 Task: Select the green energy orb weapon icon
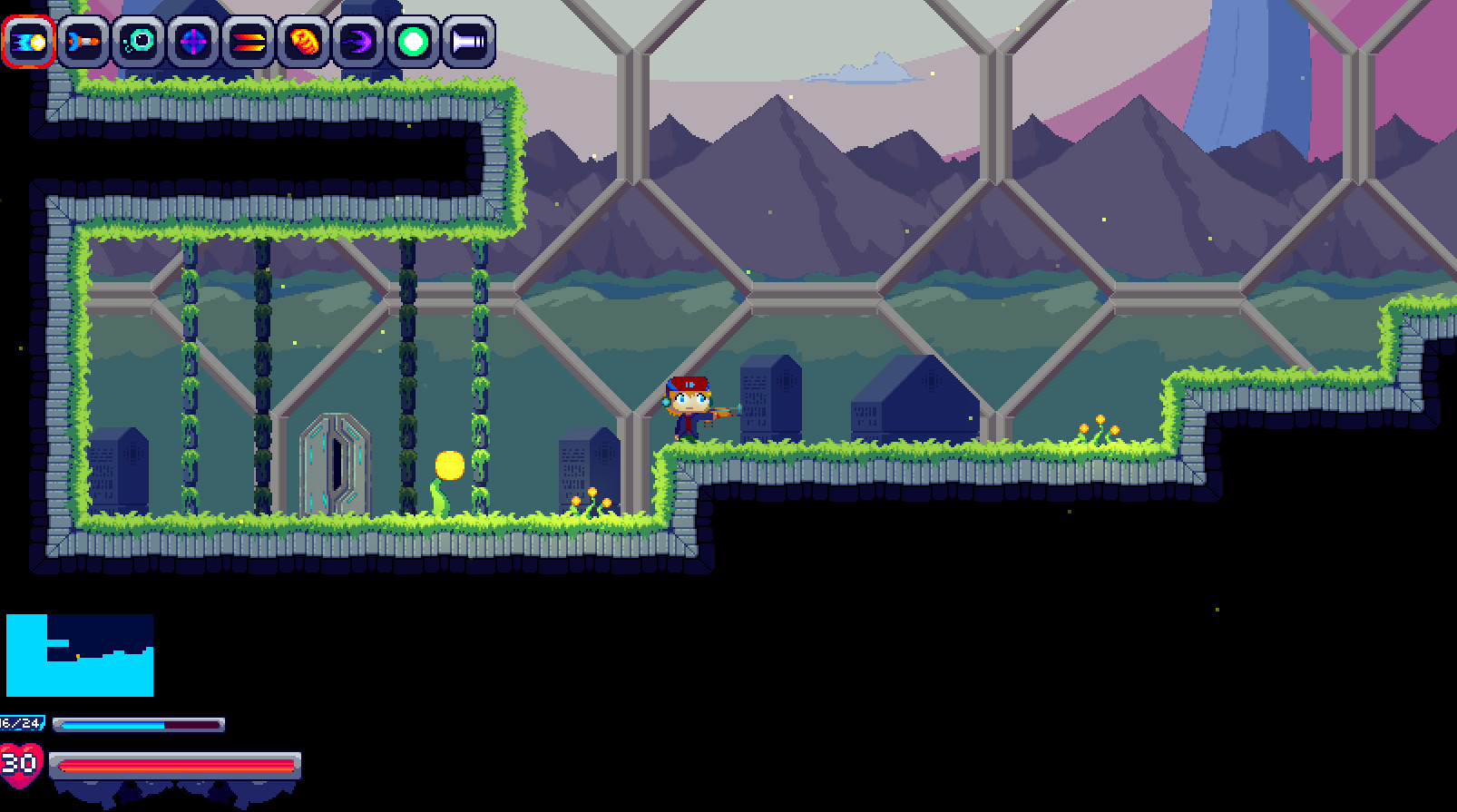(414, 40)
